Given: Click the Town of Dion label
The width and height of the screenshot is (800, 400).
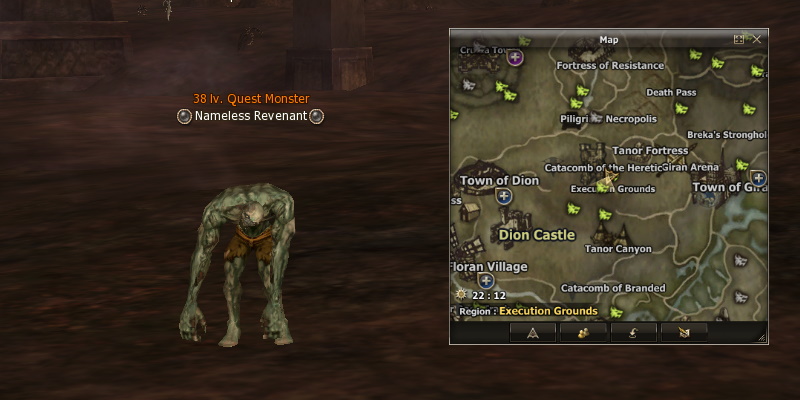Looking at the screenshot, I should point(499,181).
